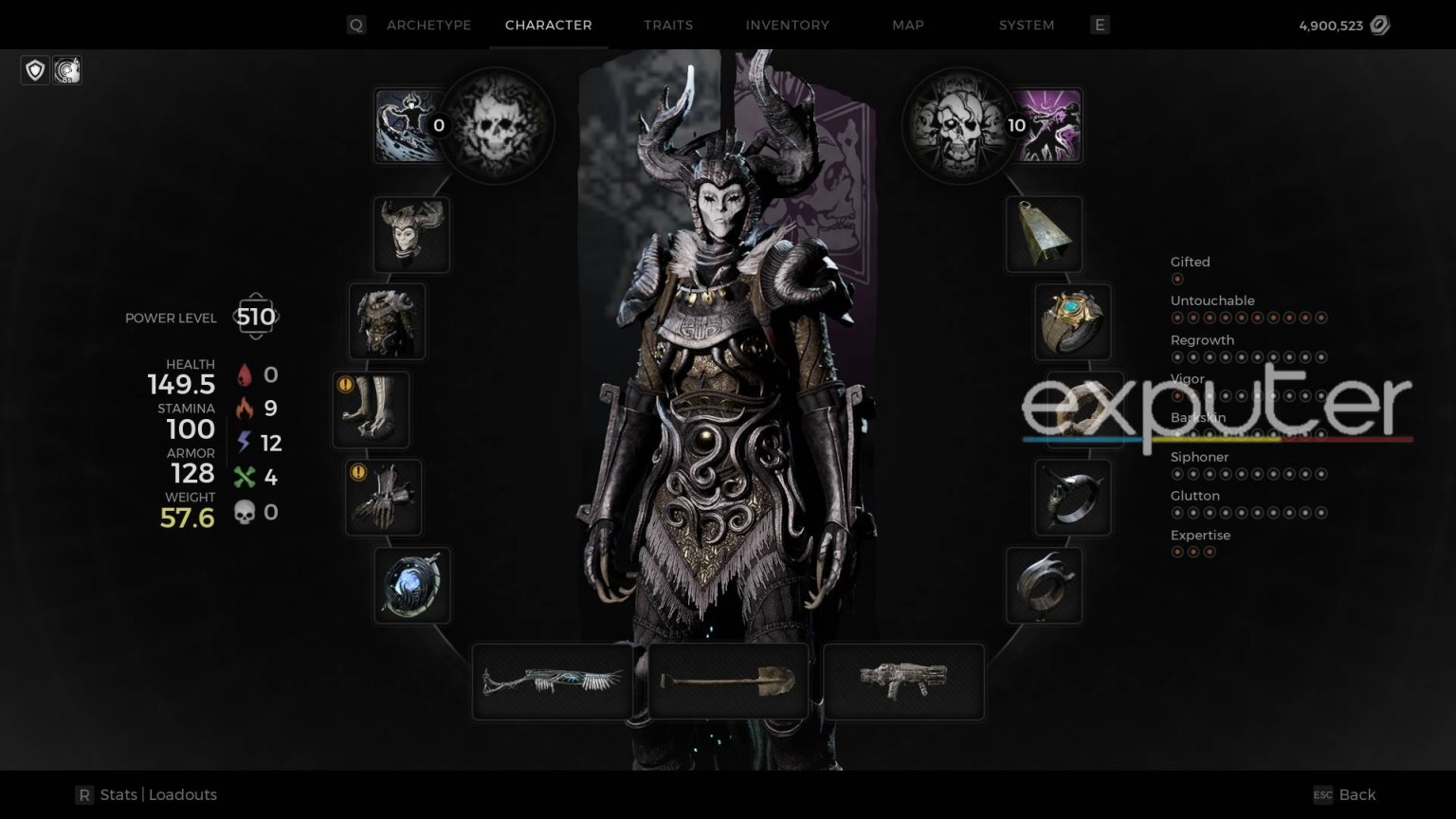Open Loadouts from the bottom bar
Screen dimensions: 1456x819
tap(183, 794)
